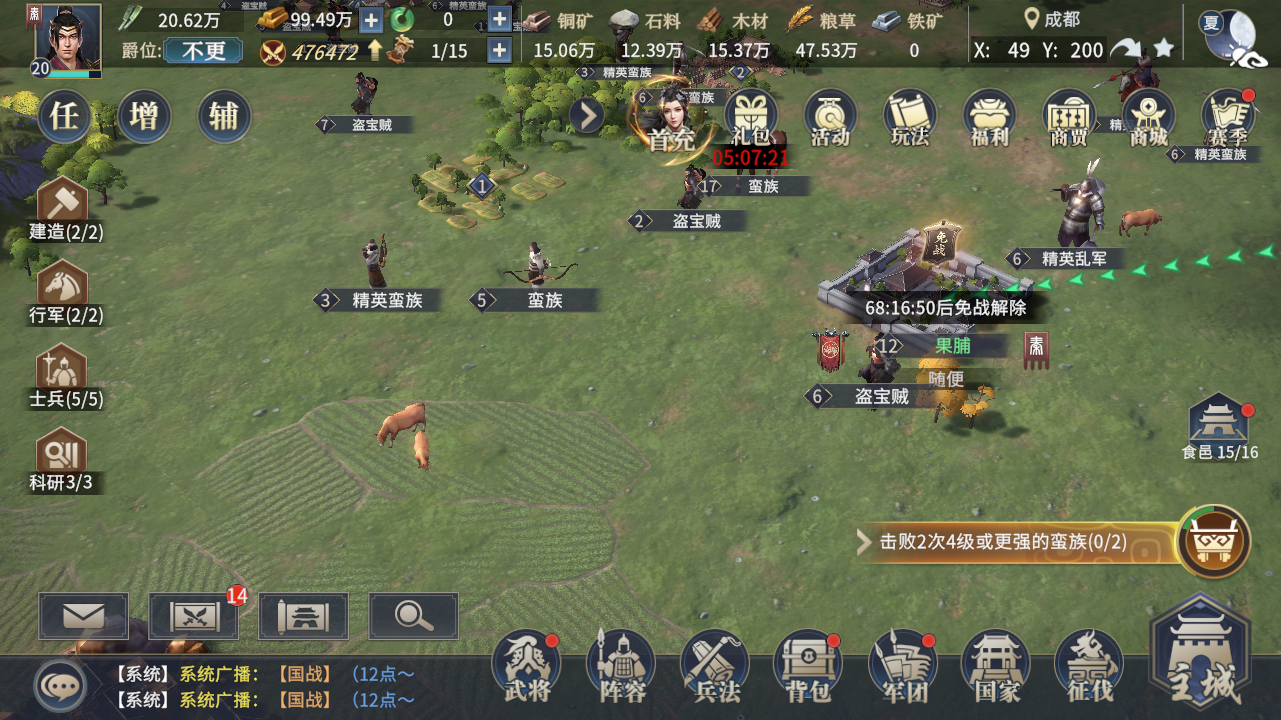Open the player avatar profile

68,38
